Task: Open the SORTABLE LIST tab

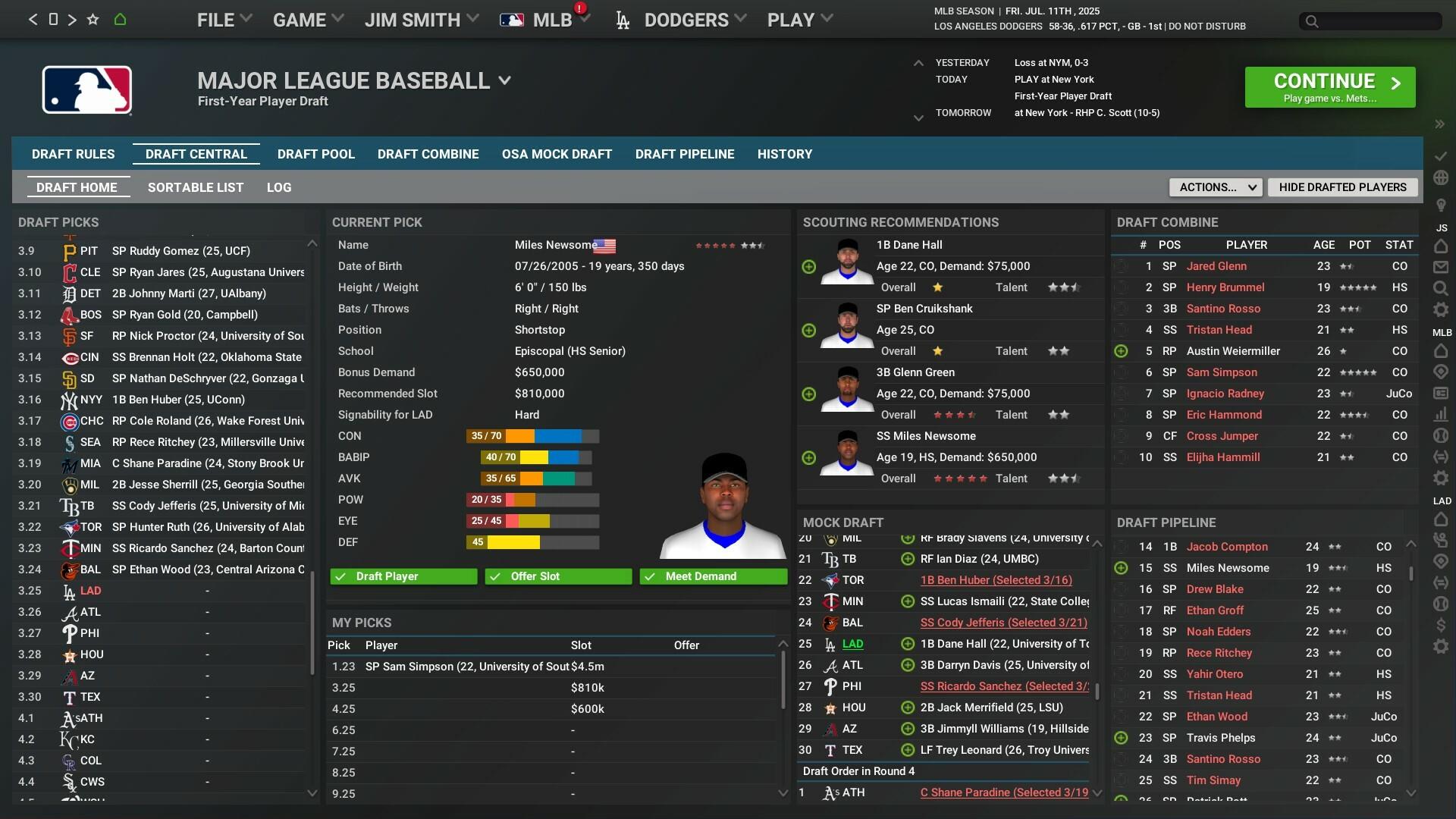Action: [196, 187]
